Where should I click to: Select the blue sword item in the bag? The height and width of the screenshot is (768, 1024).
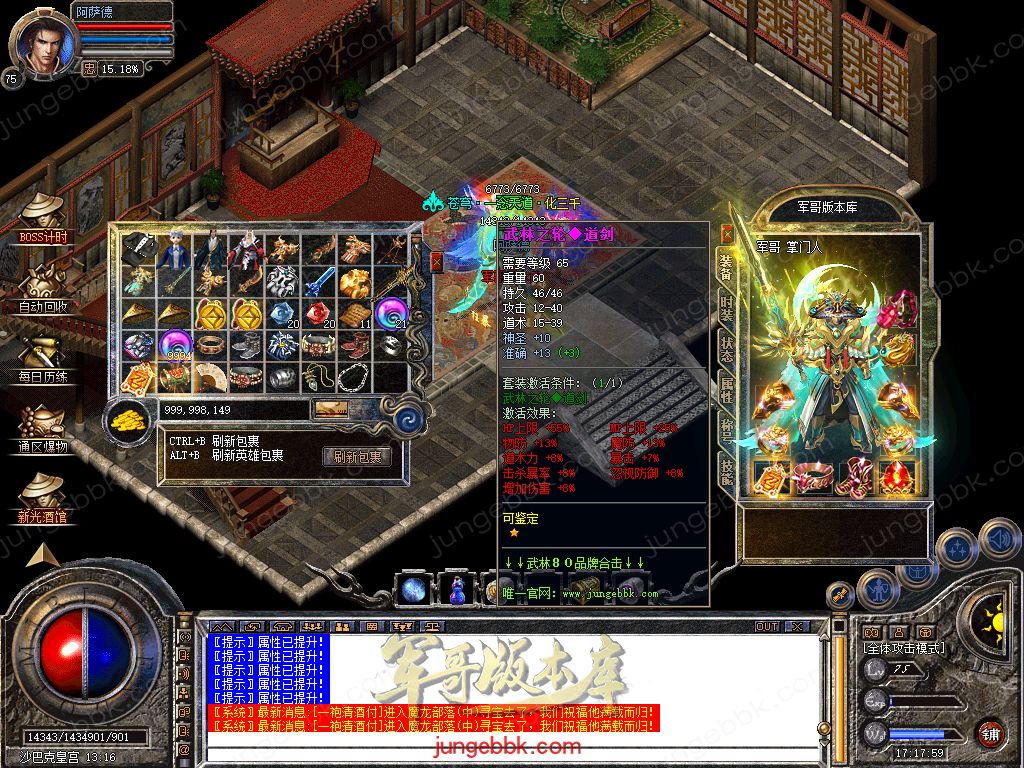tap(320, 283)
